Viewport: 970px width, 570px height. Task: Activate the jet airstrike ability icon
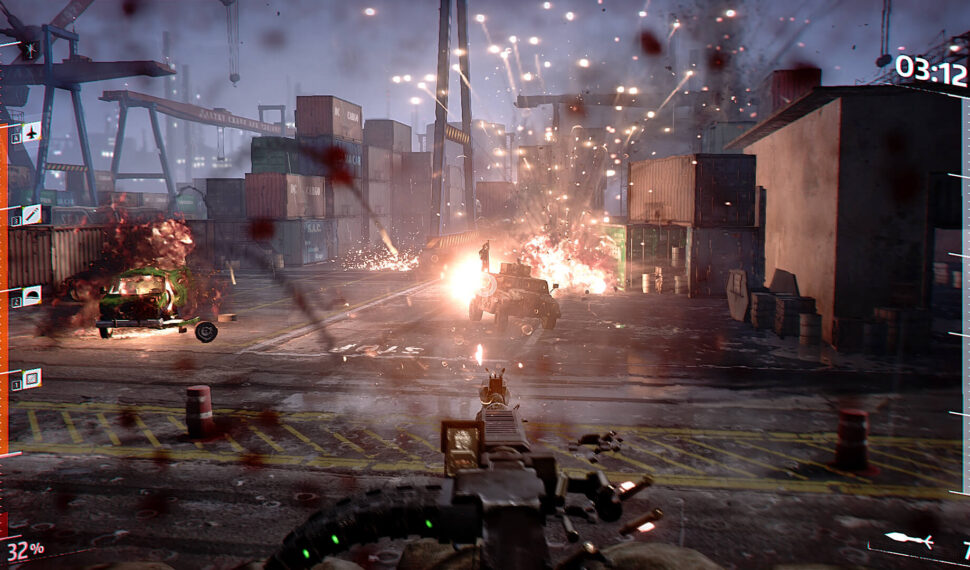pyautogui.click(x=31, y=132)
